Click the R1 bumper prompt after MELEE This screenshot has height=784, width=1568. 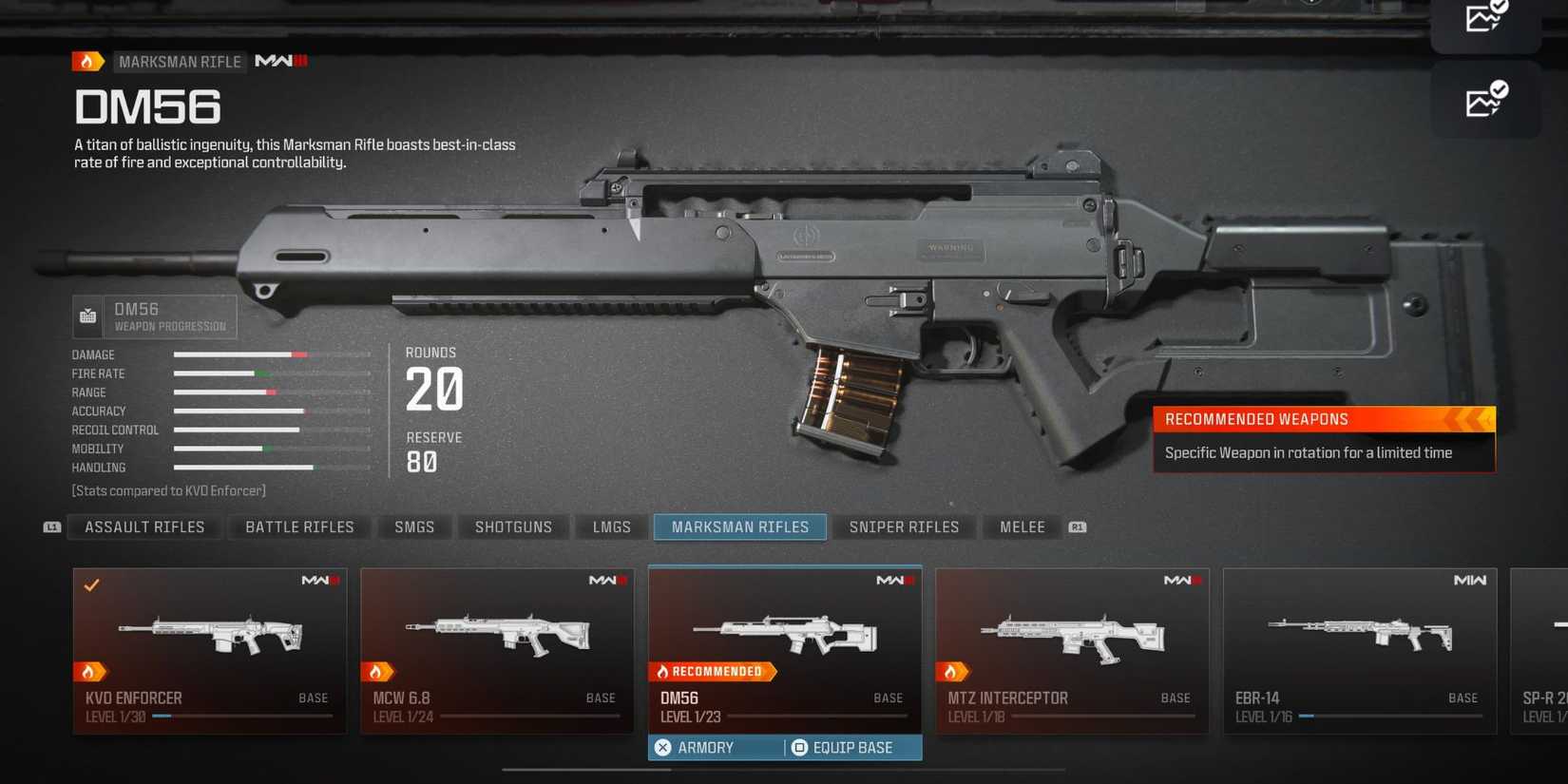tap(1075, 526)
